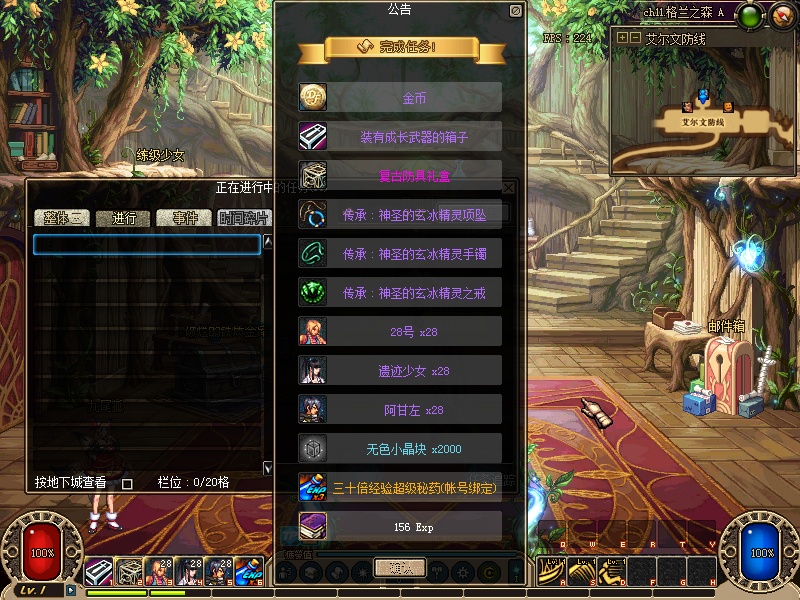Screen dimensions: 800x600
Task: Switch to the 进行 quest tab
Action: pos(124,218)
